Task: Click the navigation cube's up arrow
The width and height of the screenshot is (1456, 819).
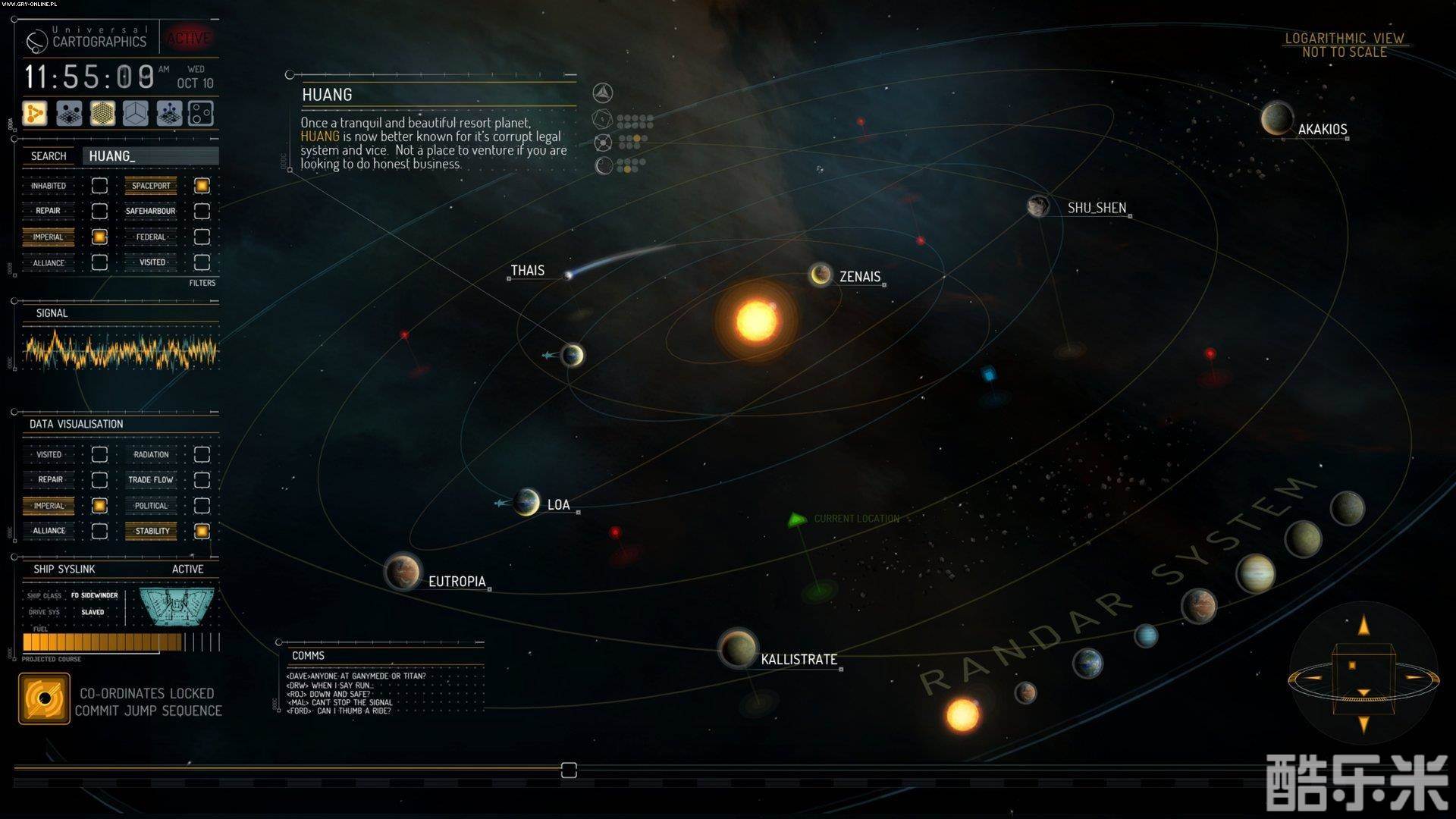Action: click(1363, 626)
